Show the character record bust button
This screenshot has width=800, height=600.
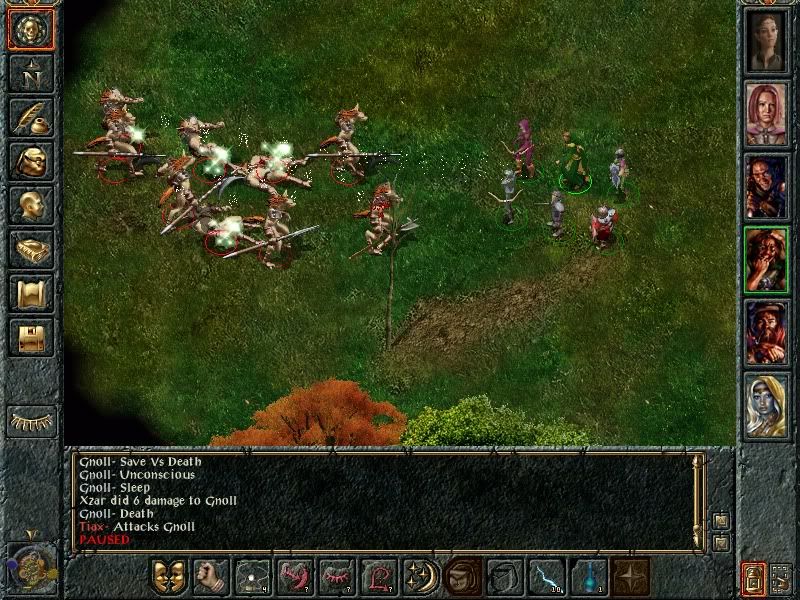click(x=30, y=204)
